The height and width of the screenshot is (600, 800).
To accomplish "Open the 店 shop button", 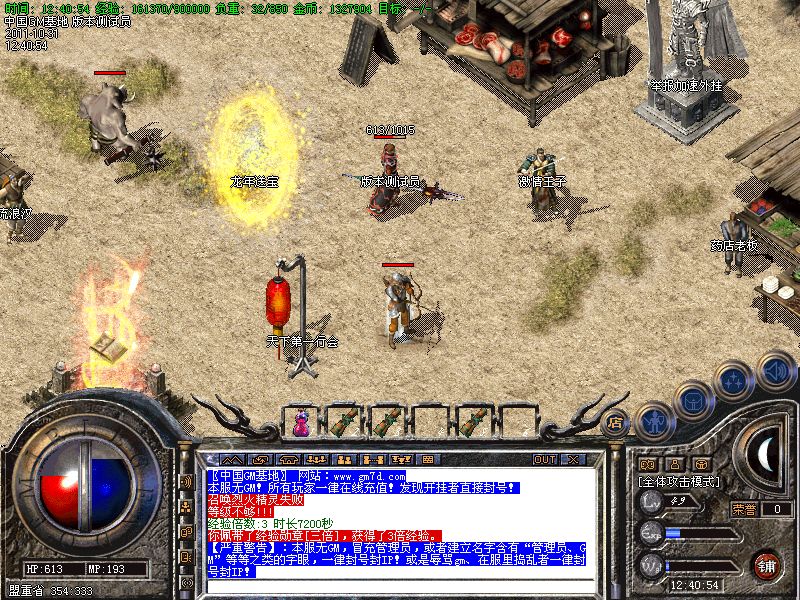I will pyautogui.click(x=616, y=421).
